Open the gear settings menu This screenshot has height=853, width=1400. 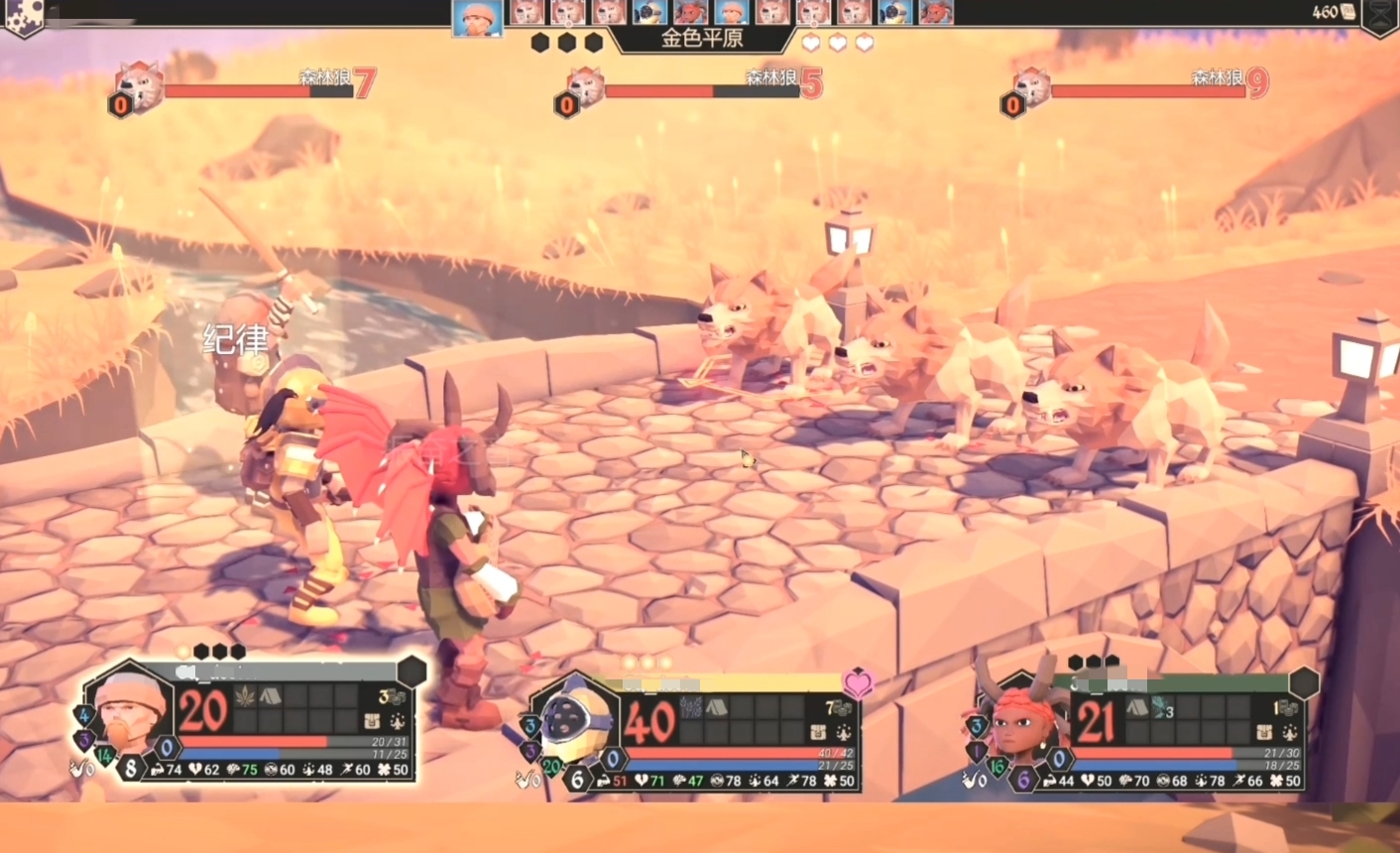pos(22,15)
